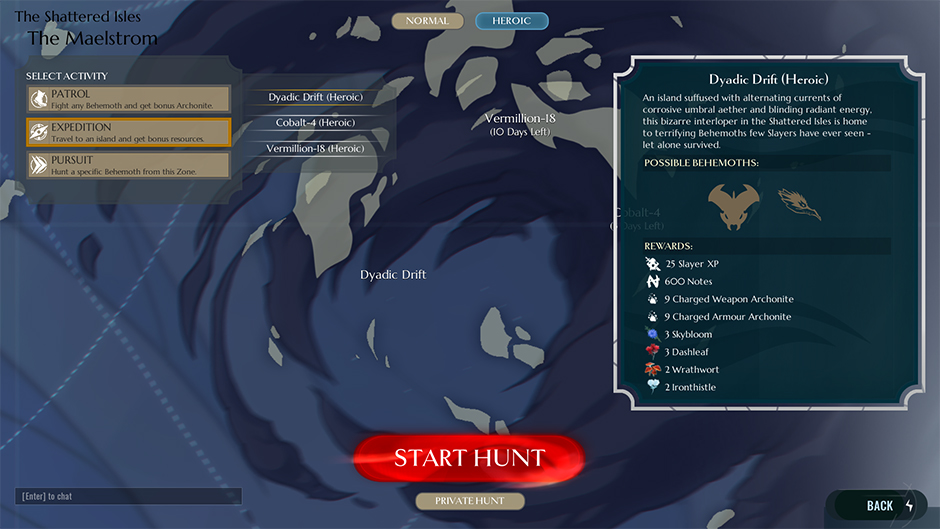Inspect the bird-like Behemoth icon
Image resolution: width=940 pixels, height=529 pixels.
tap(800, 205)
